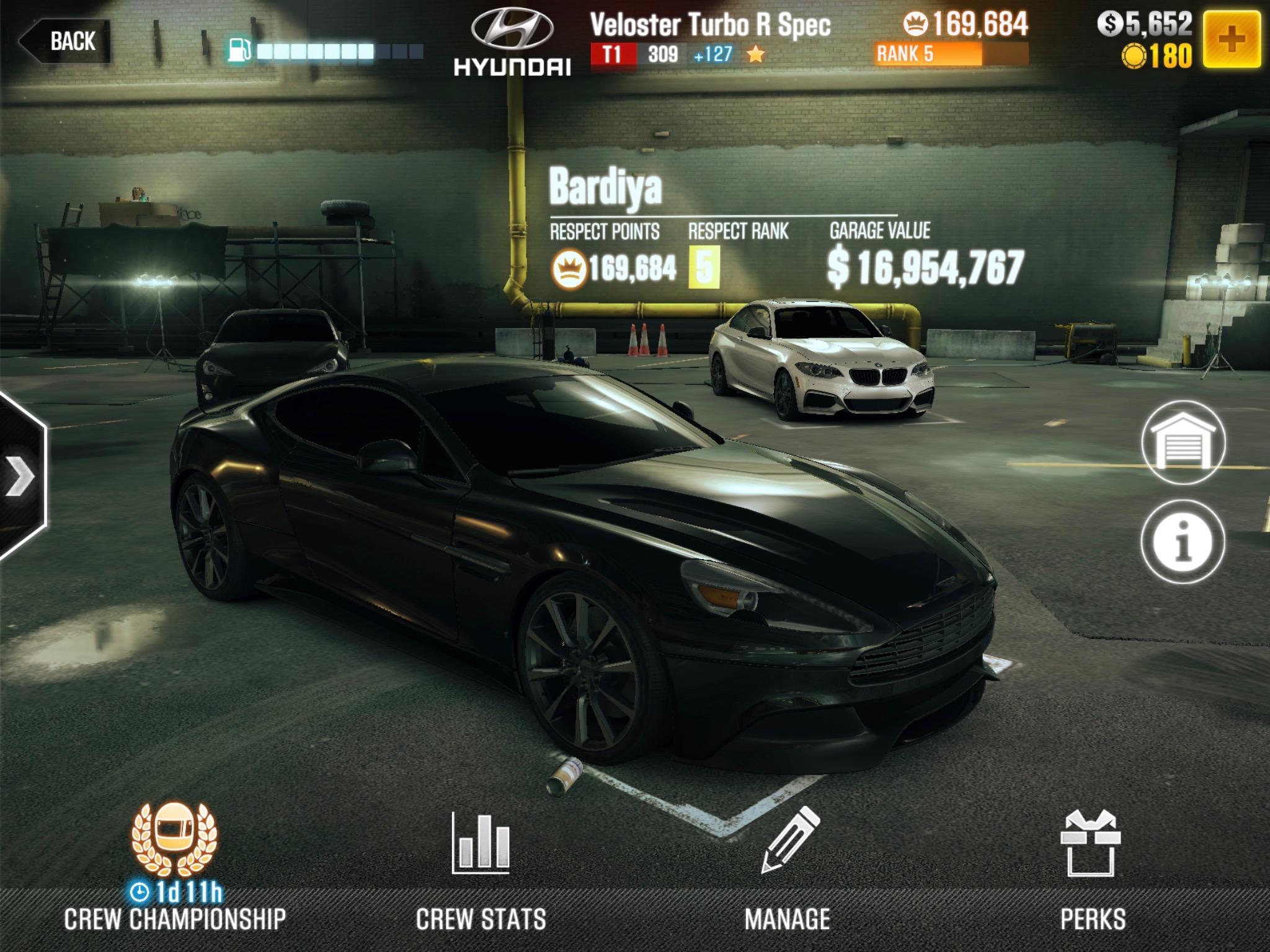The width and height of the screenshot is (1270, 952).
Task: Click the fuel pump icon
Action: (239, 50)
